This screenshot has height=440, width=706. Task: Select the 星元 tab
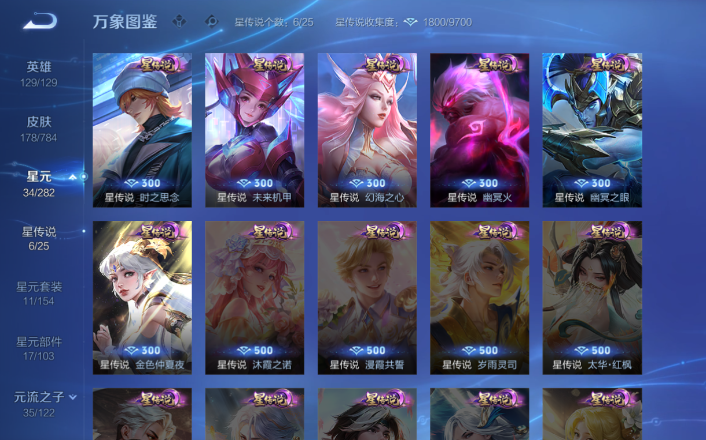[x=39, y=183]
